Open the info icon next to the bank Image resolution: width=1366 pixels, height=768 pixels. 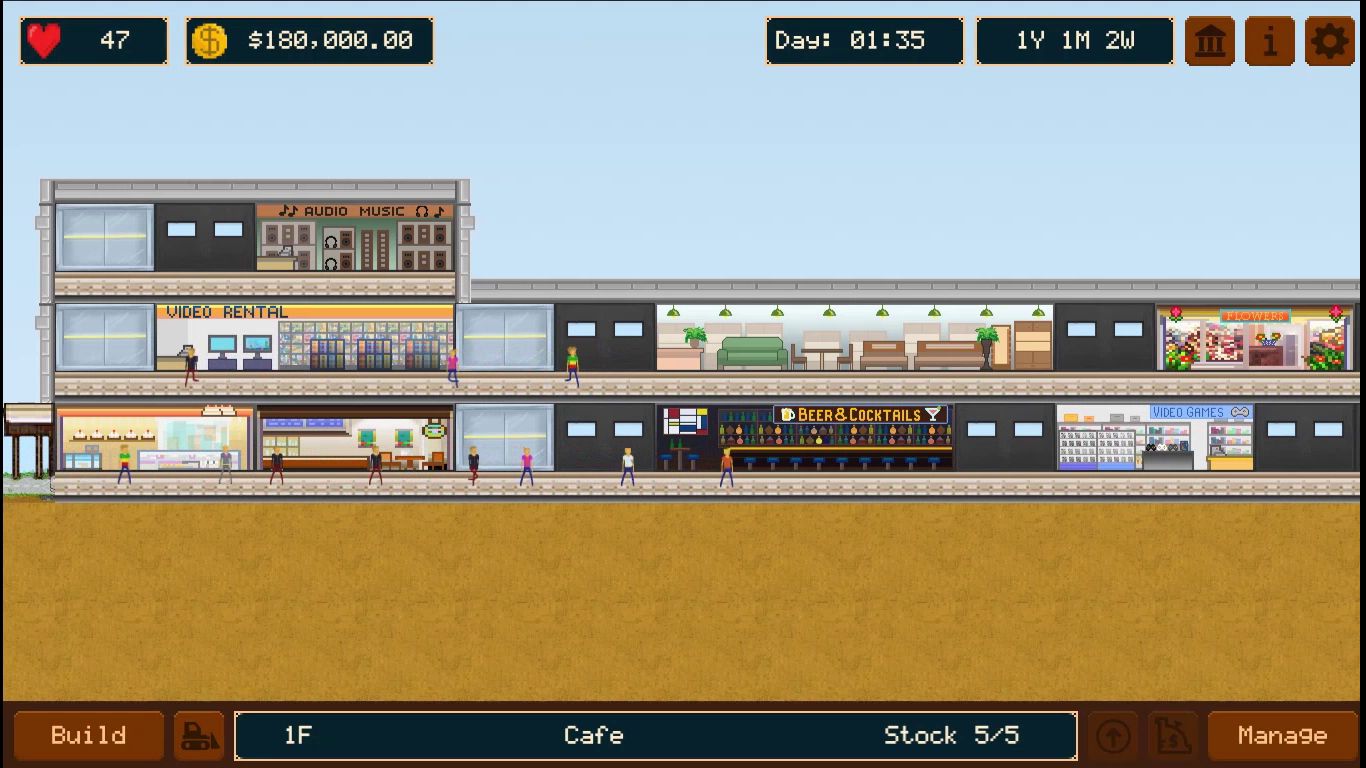click(1269, 41)
